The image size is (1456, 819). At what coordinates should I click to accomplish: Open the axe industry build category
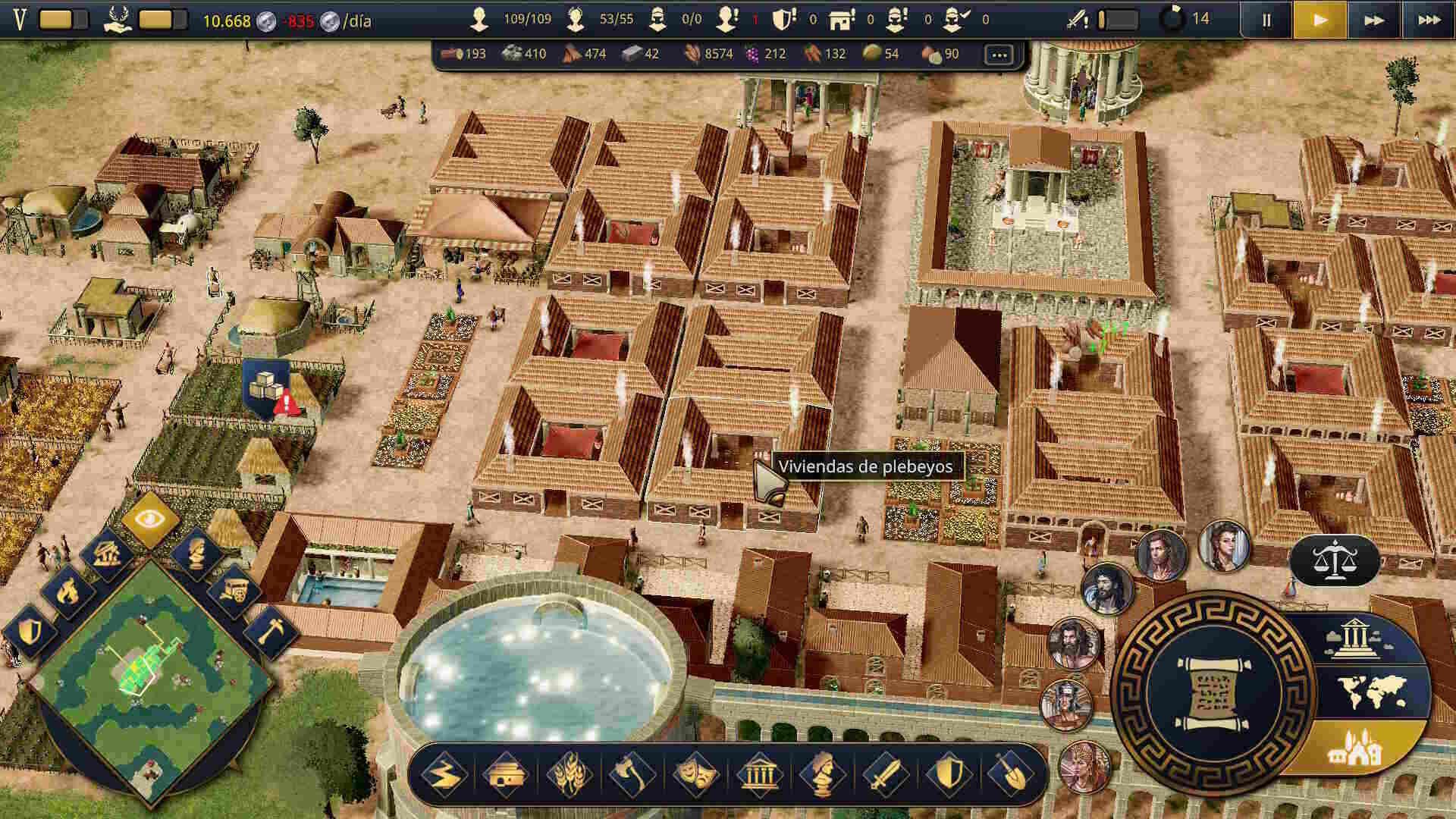pos(632,774)
